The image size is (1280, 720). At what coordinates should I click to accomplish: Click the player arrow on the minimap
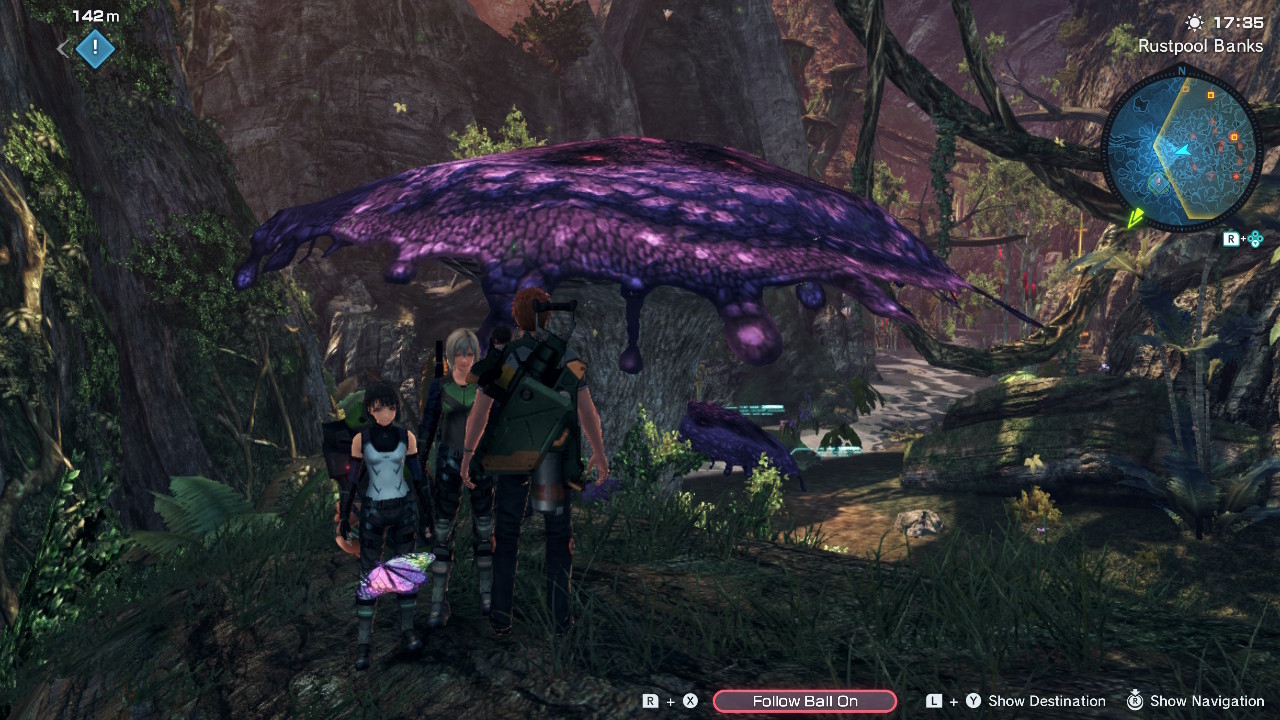[x=1183, y=150]
